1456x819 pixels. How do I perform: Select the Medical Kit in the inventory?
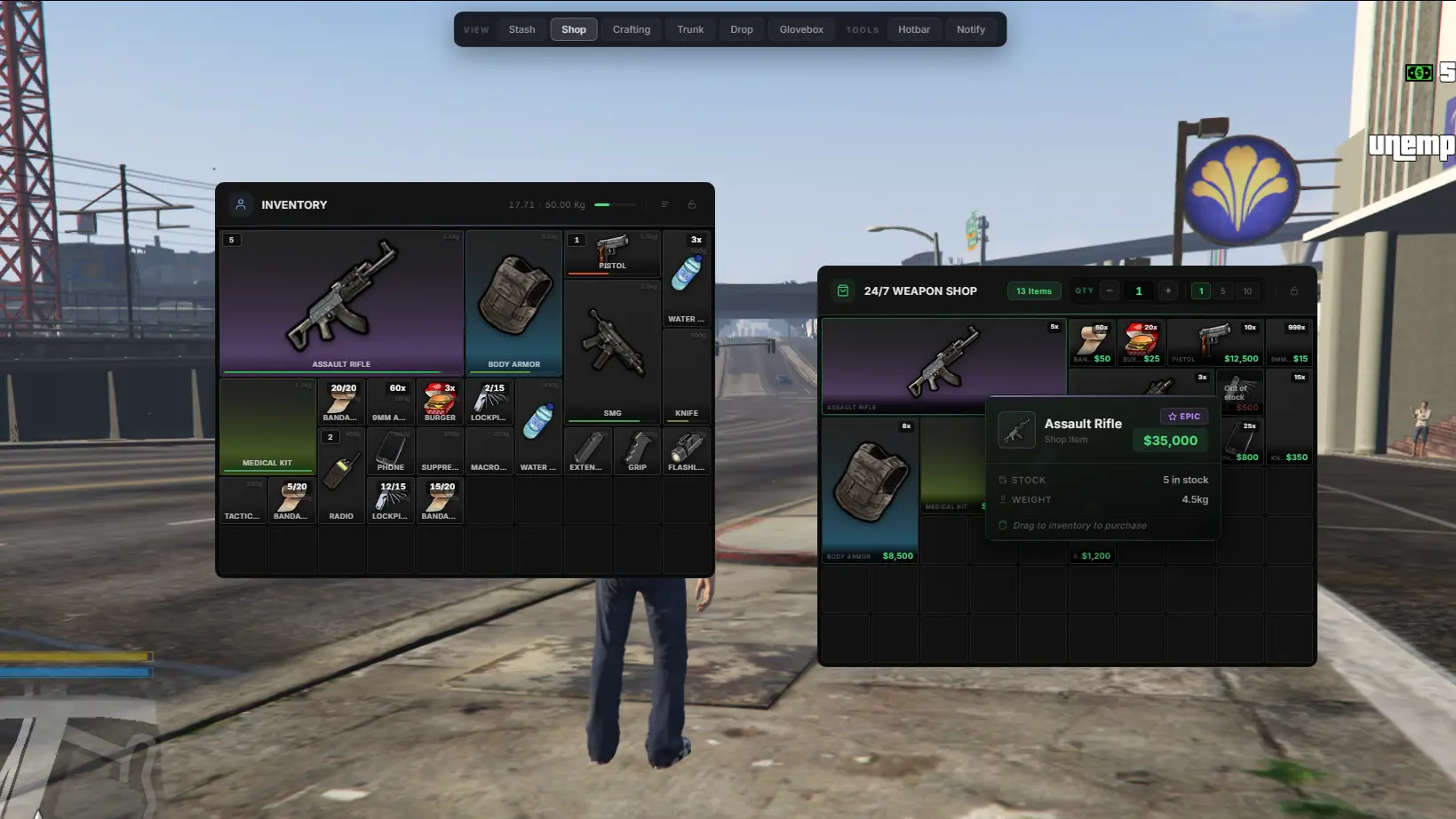click(267, 426)
